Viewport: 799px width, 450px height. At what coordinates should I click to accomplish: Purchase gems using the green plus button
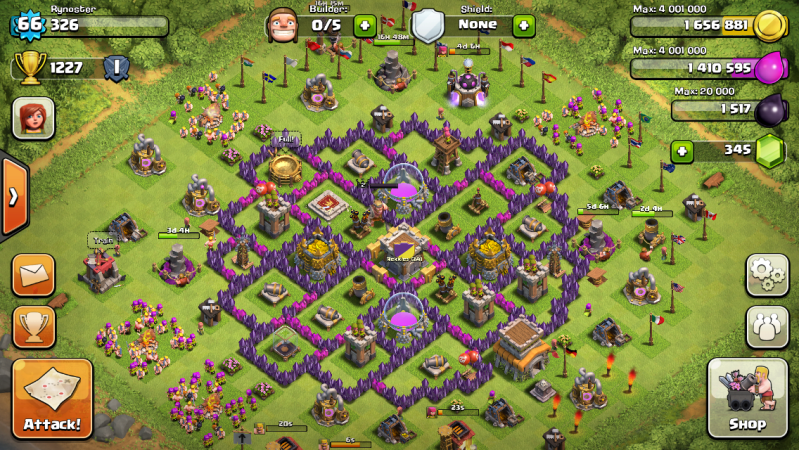coord(683,151)
